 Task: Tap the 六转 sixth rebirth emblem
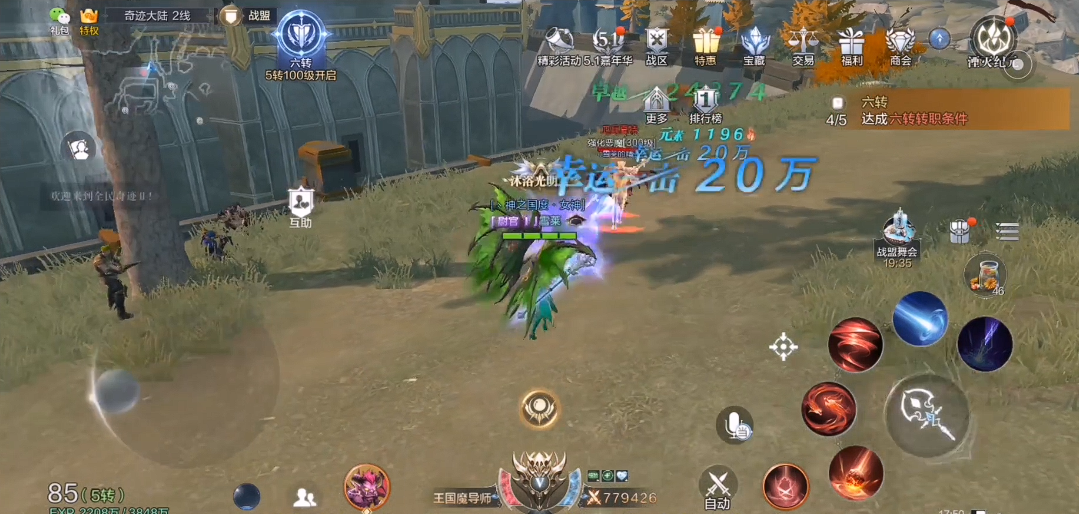[x=300, y=37]
